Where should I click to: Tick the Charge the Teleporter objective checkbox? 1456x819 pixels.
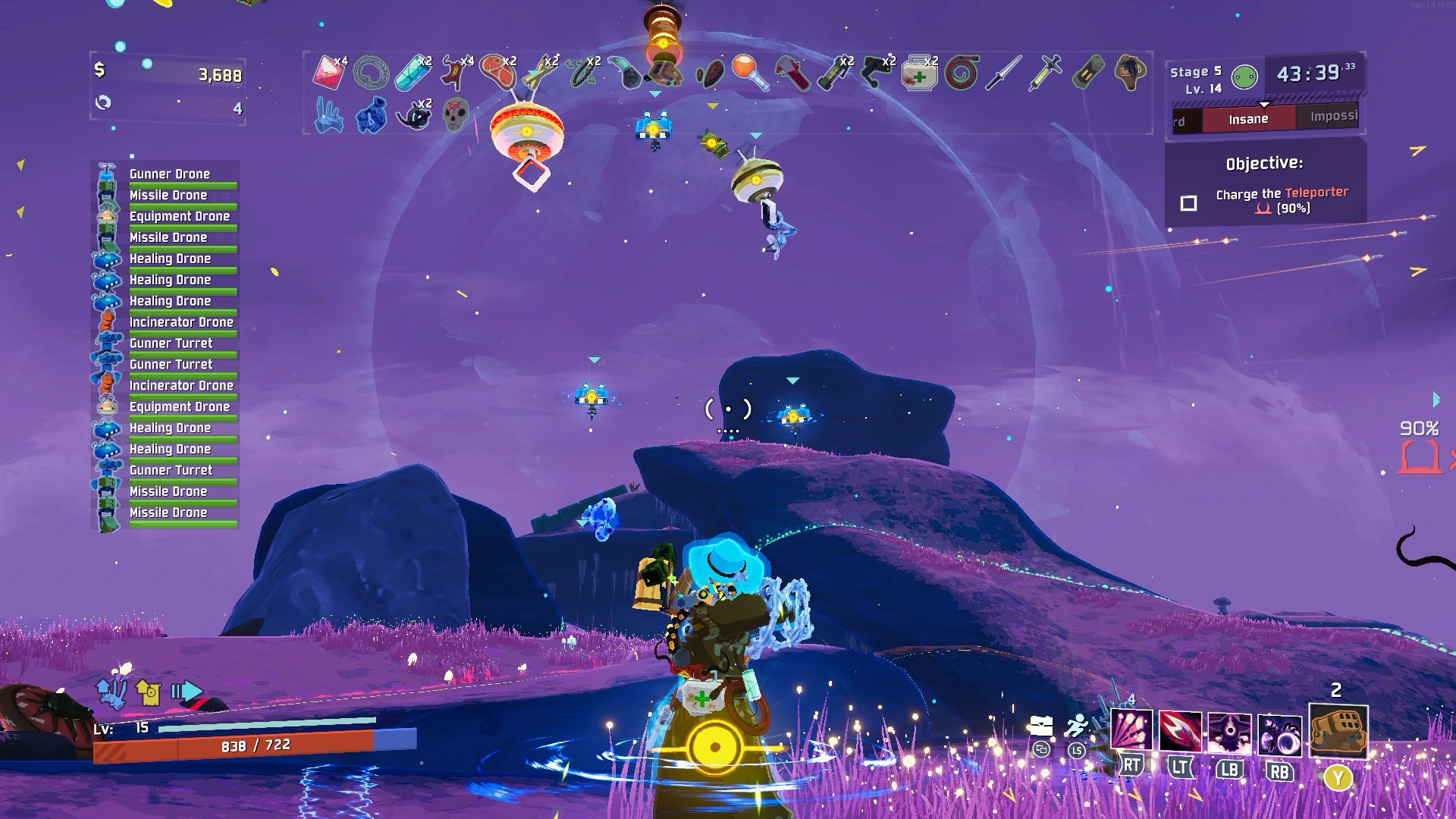(1188, 203)
